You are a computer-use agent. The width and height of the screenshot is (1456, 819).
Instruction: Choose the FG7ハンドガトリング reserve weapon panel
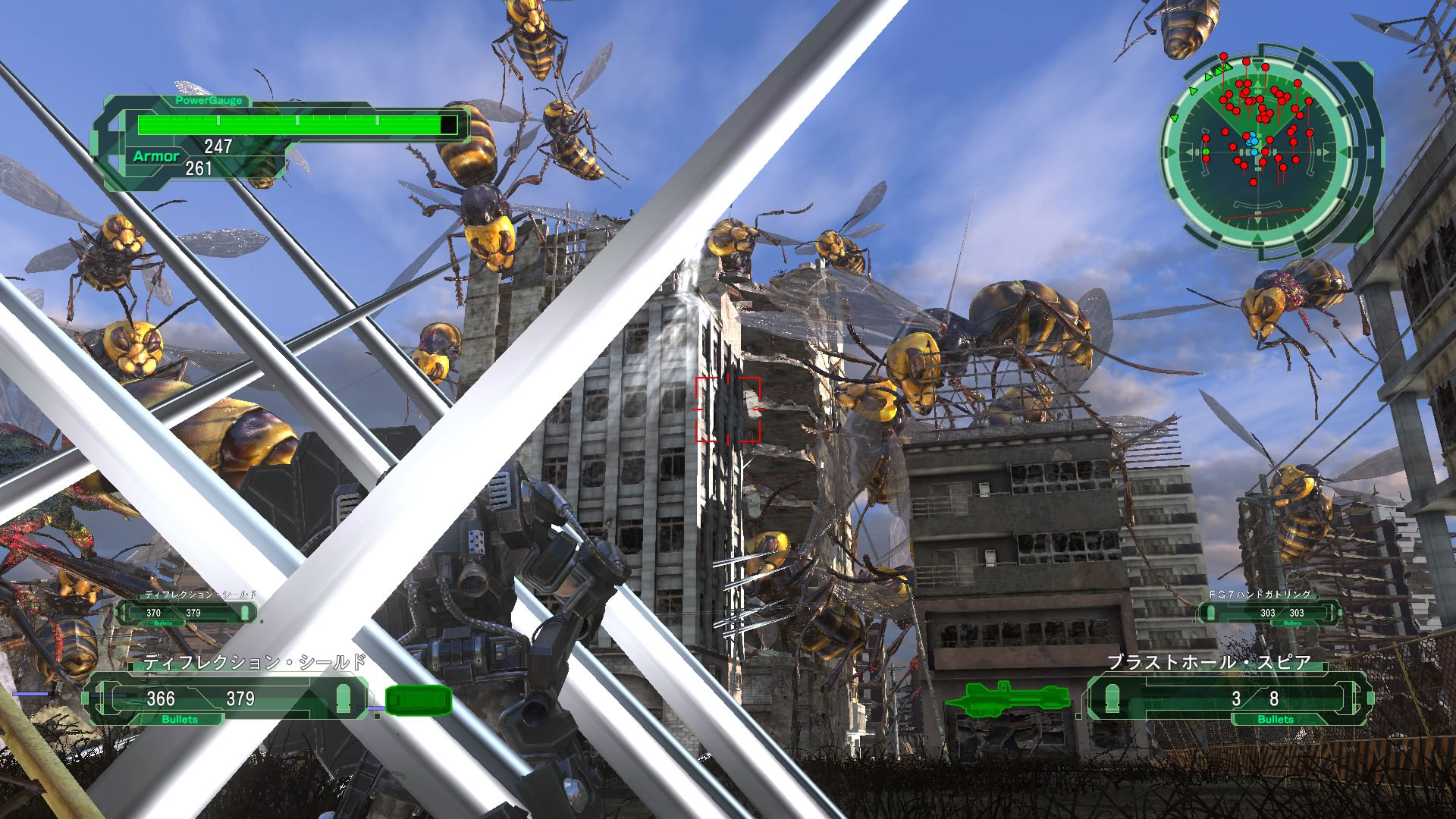coord(1268,612)
